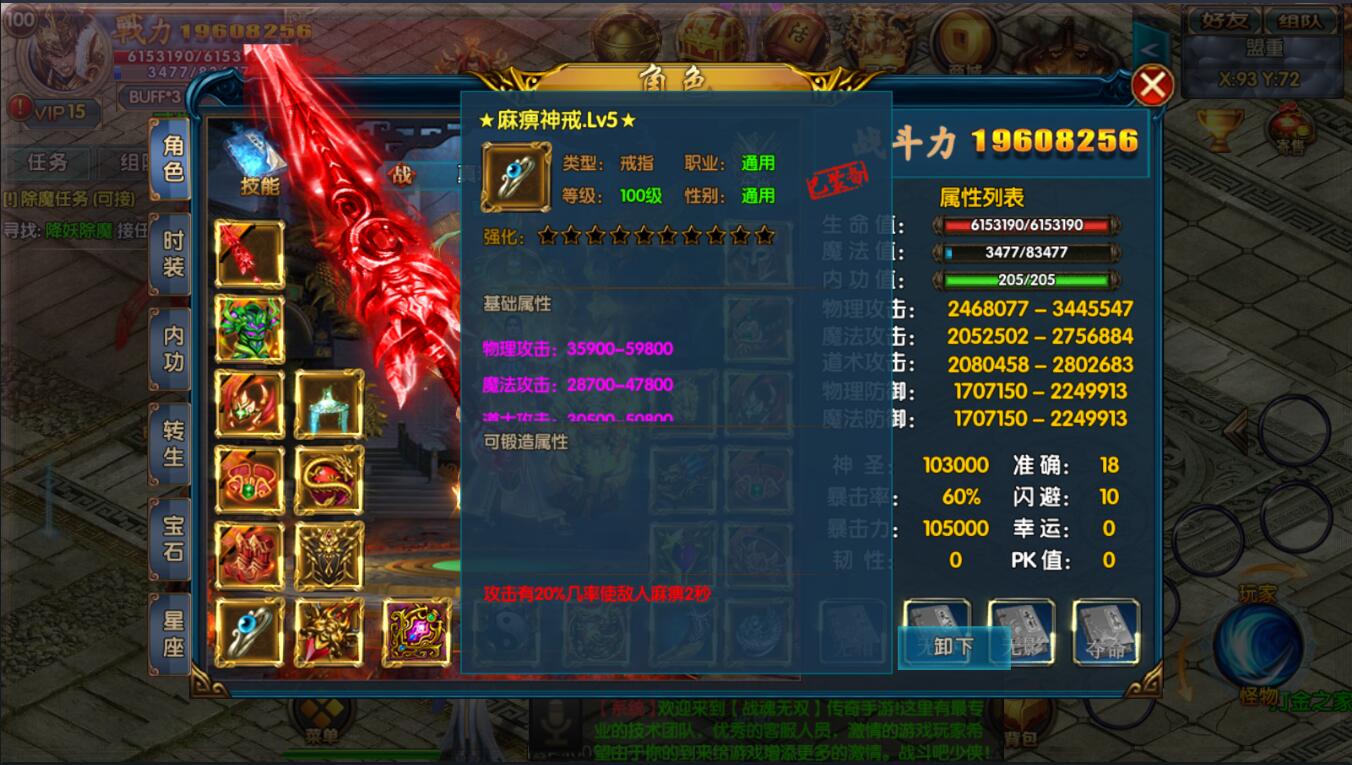Open the VIP 15 badge
The image size is (1352, 765).
[49, 111]
